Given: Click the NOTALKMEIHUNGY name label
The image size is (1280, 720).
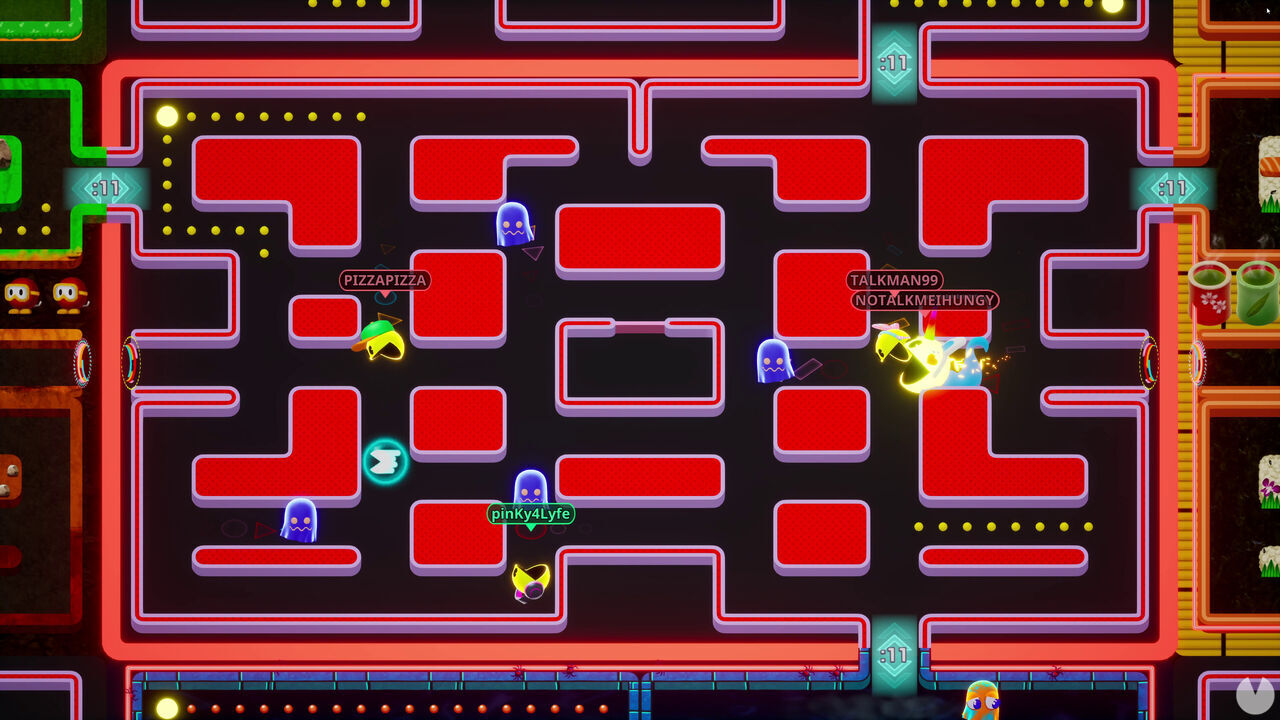Looking at the screenshot, I should (x=922, y=300).
